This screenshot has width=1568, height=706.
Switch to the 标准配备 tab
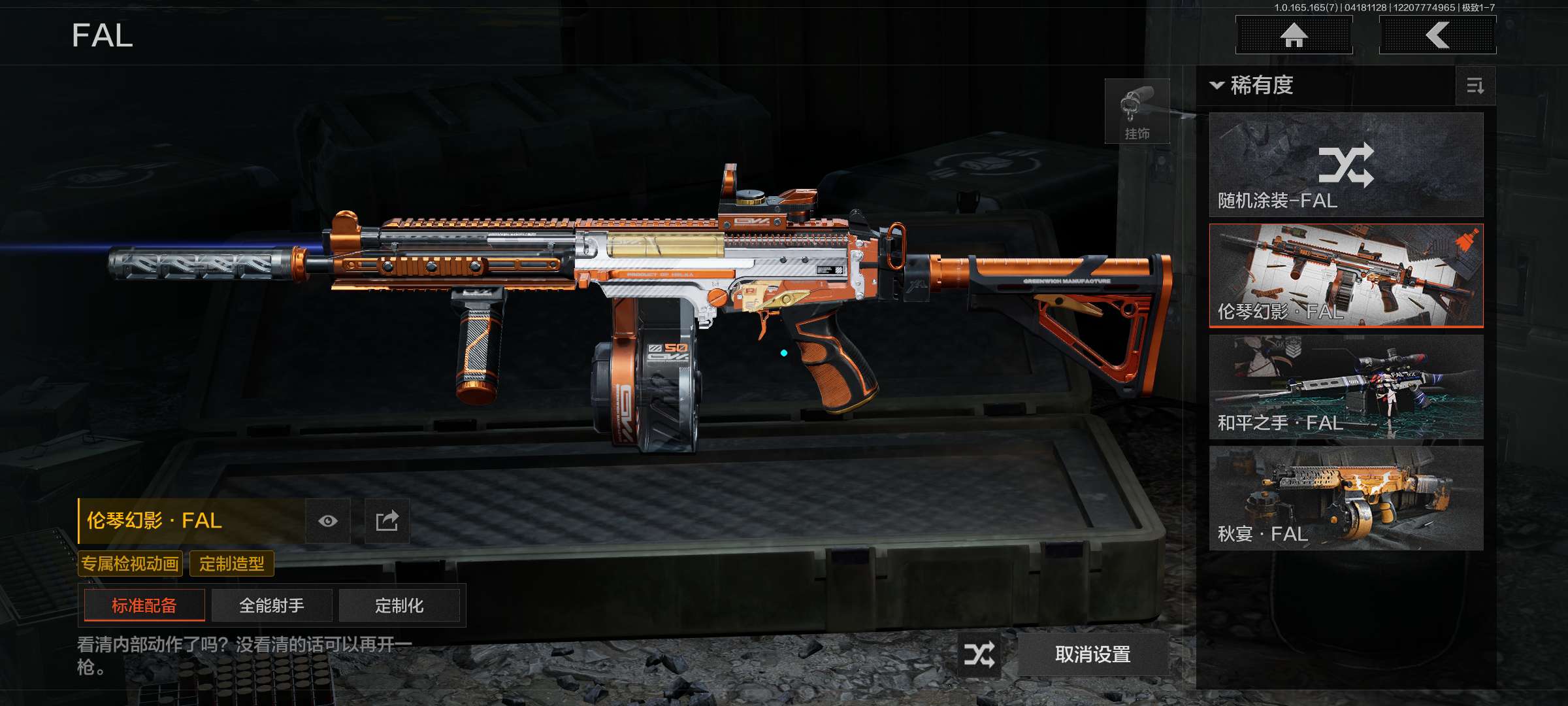[144, 605]
